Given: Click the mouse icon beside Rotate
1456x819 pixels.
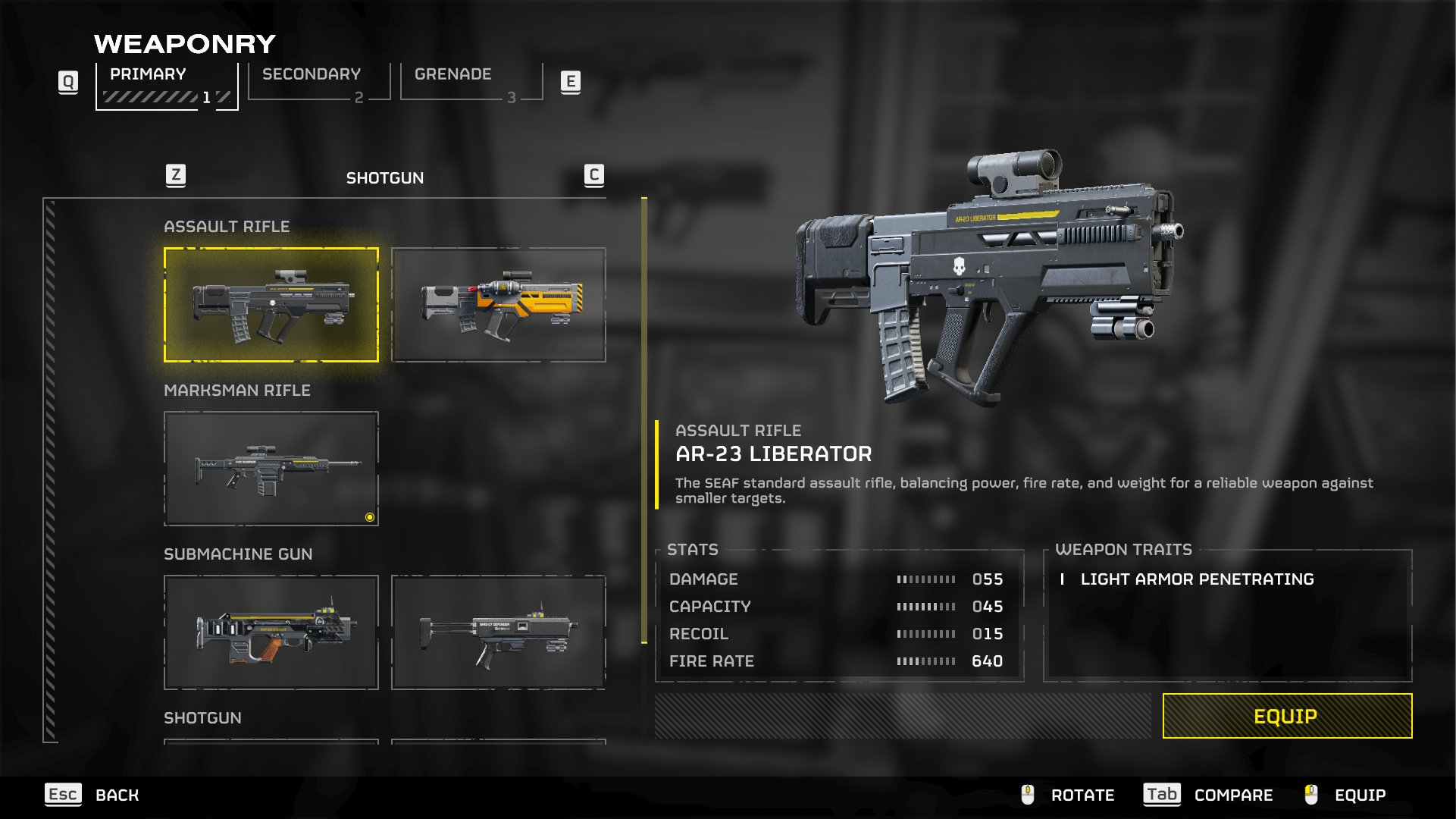Looking at the screenshot, I should [x=1028, y=795].
